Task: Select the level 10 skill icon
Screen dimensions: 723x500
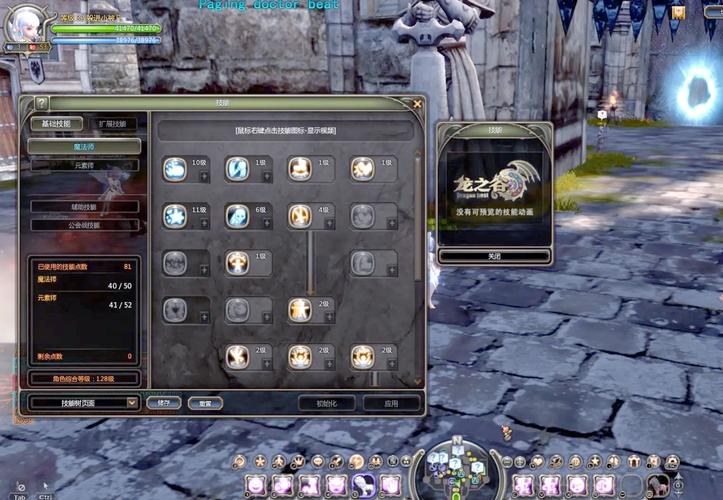Action: [175, 170]
